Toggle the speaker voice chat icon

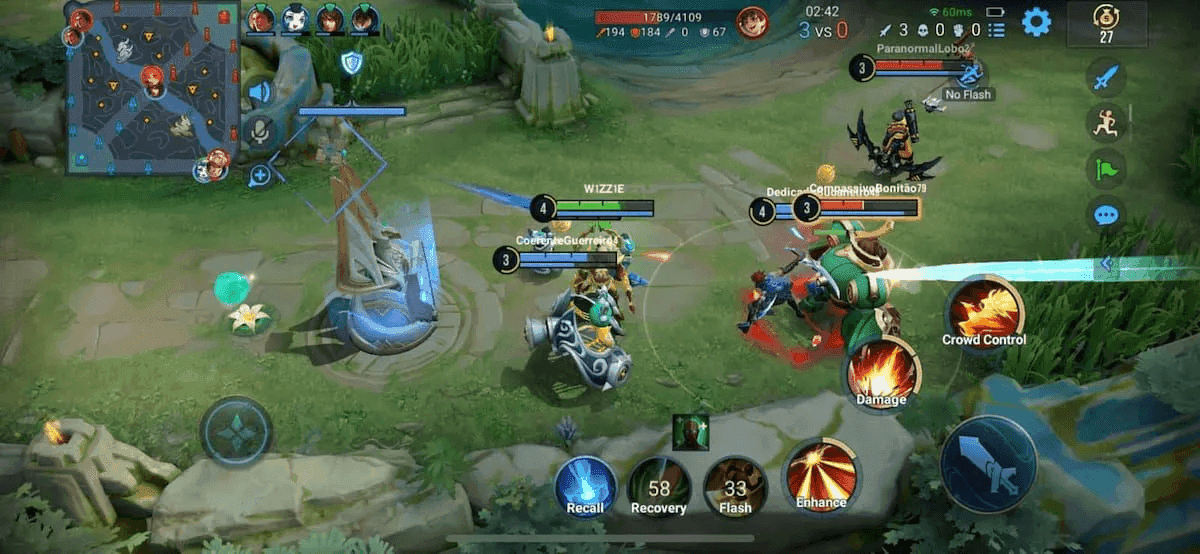point(260,93)
